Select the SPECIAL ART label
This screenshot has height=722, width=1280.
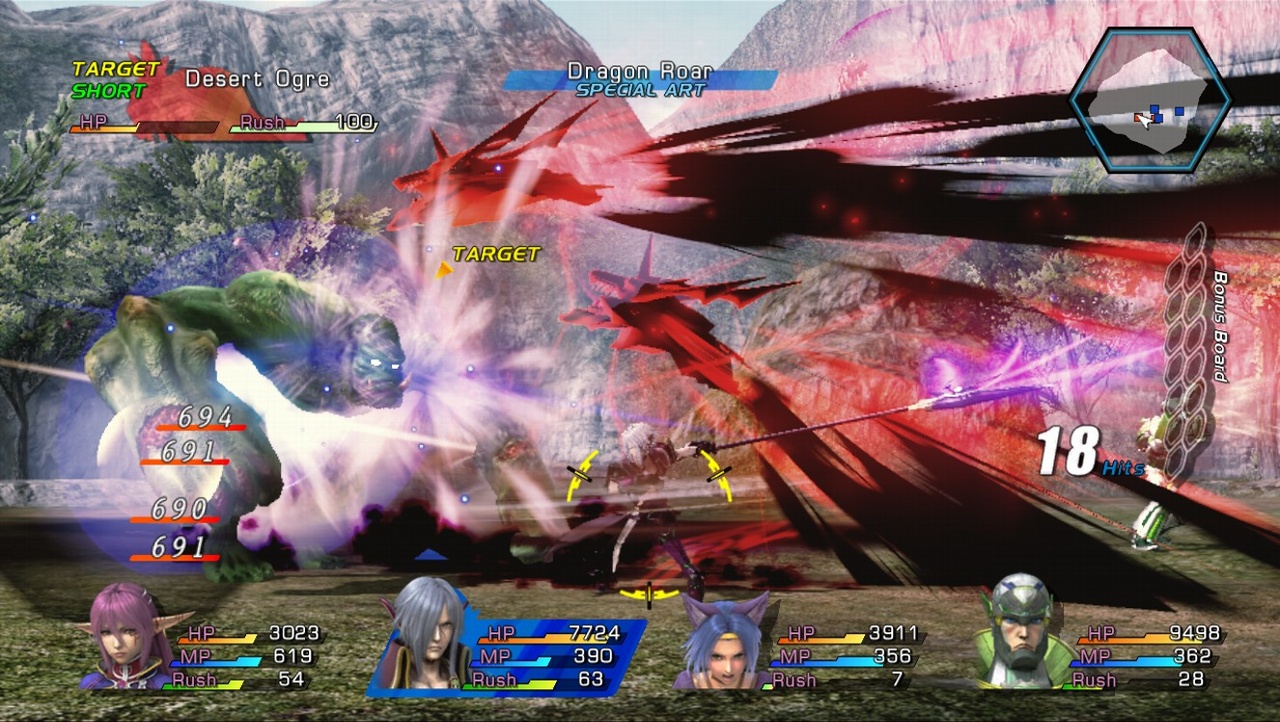pos(640,88)
